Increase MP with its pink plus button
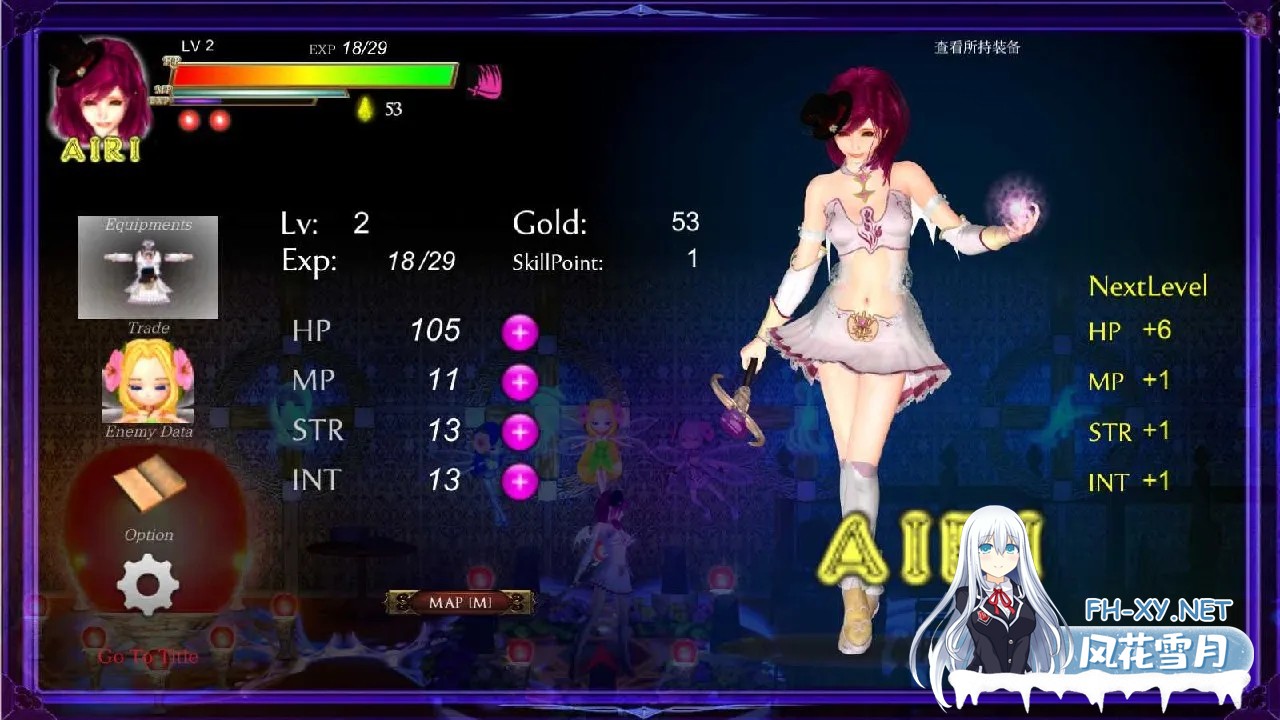This screenshot has height=720, width=1280. [519, 381]
